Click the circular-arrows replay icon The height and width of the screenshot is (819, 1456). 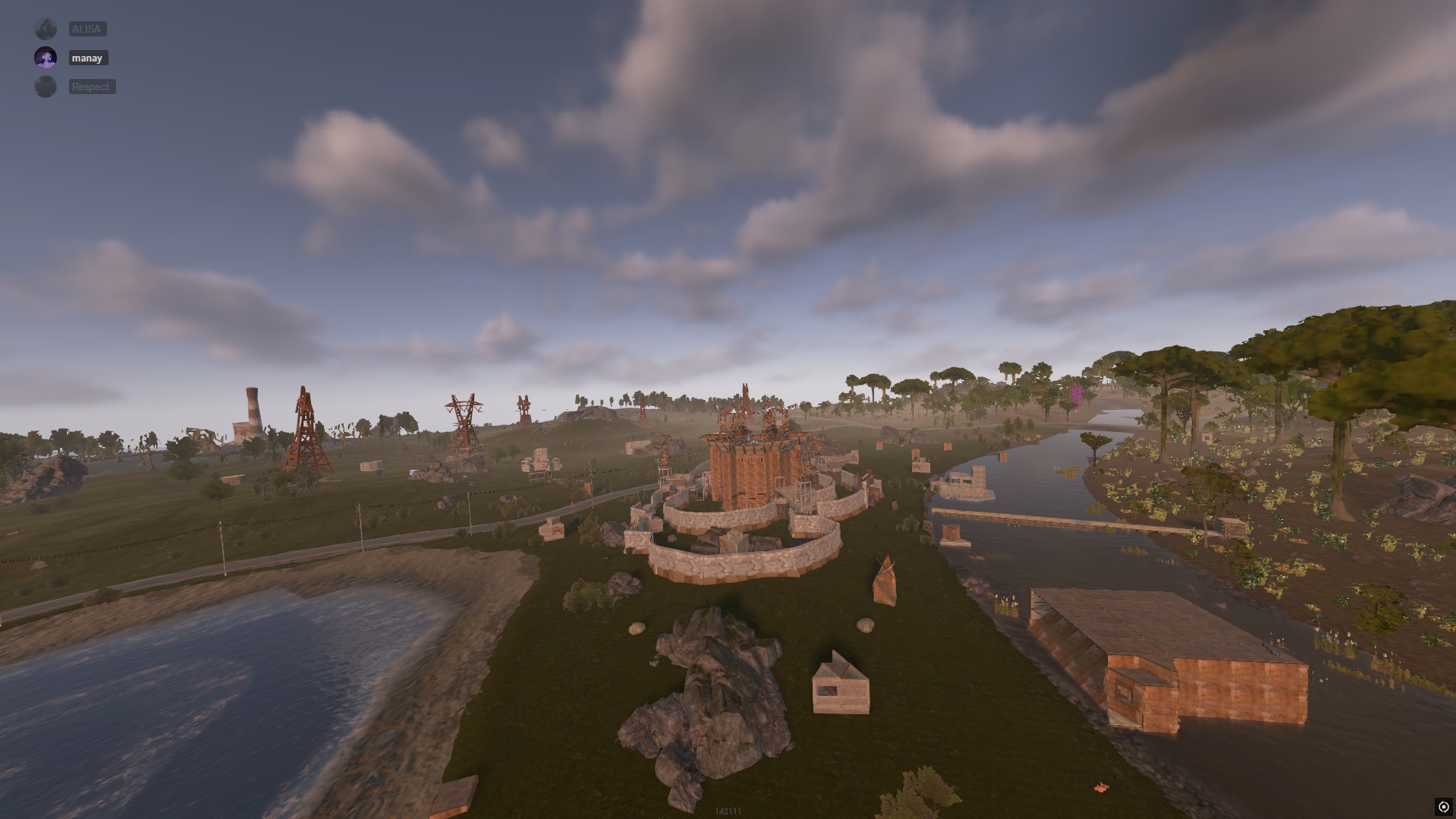coord(1443,807)
